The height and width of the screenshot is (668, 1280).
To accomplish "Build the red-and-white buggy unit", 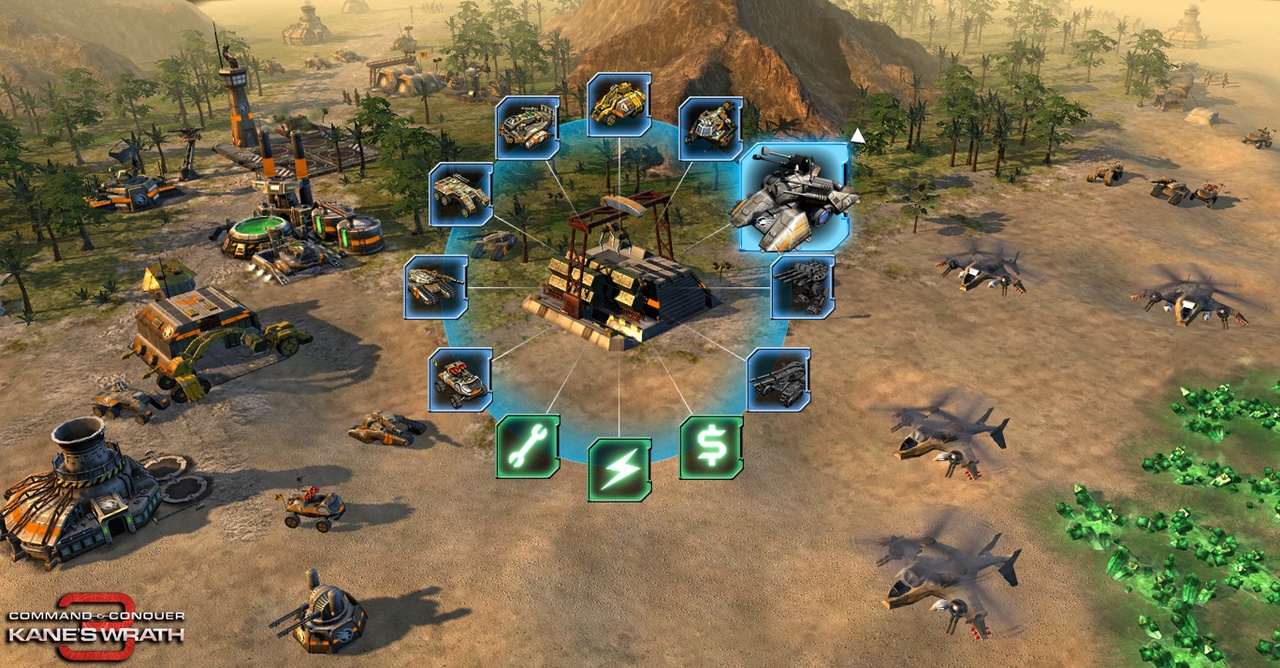I will (460, 380).
